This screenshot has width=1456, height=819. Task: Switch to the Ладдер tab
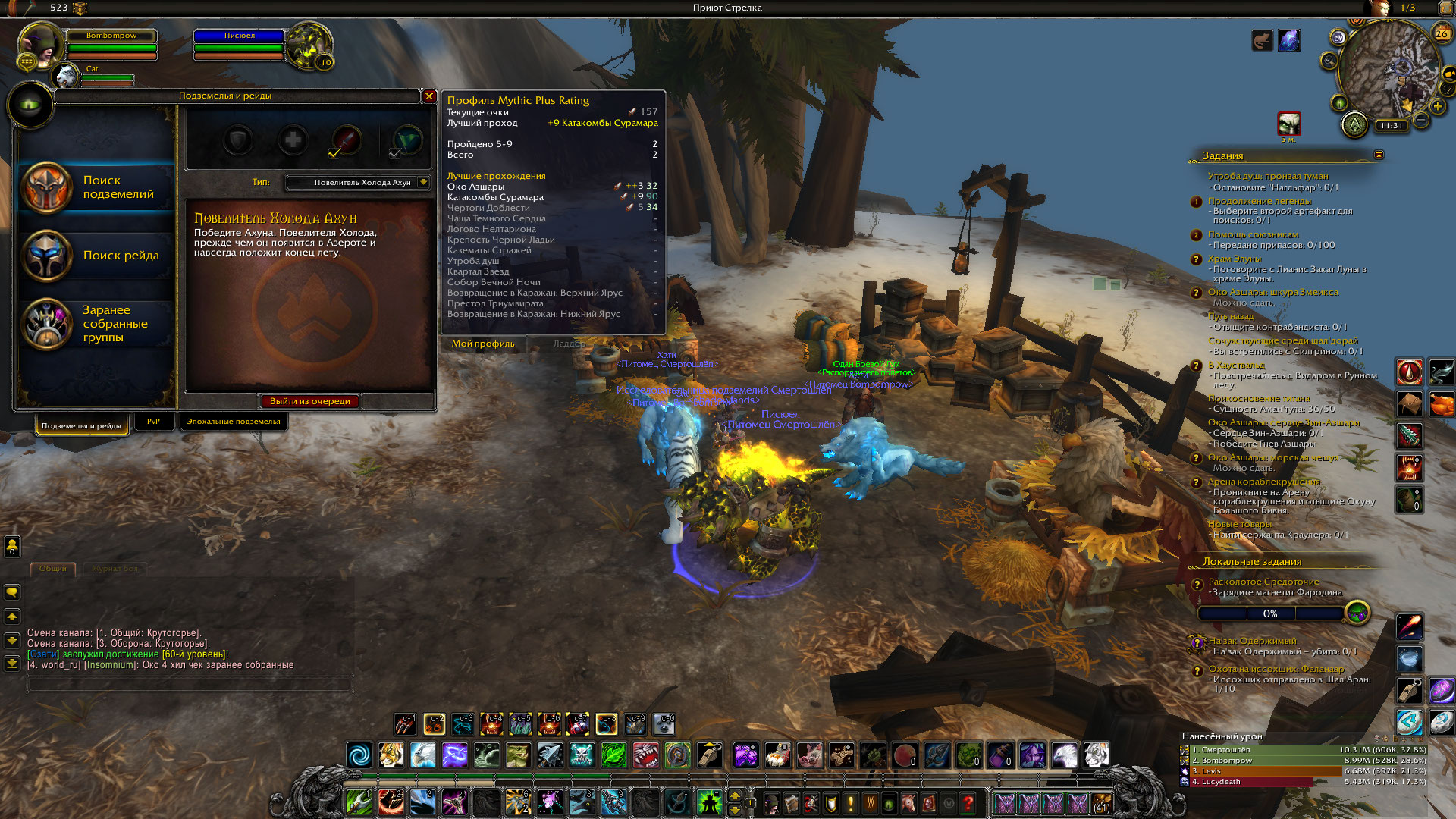click(x=568, y=344)
